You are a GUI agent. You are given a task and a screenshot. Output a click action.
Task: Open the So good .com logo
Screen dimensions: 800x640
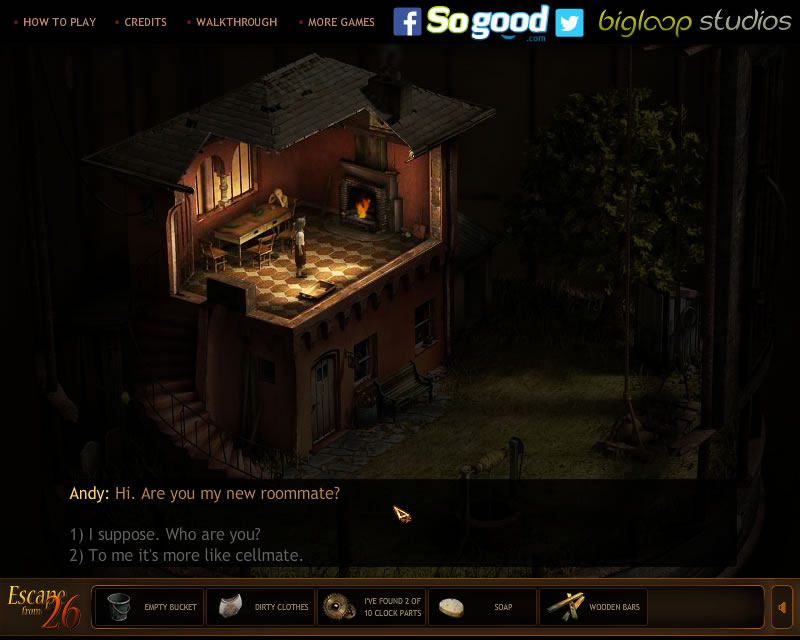tap(488, 22)
